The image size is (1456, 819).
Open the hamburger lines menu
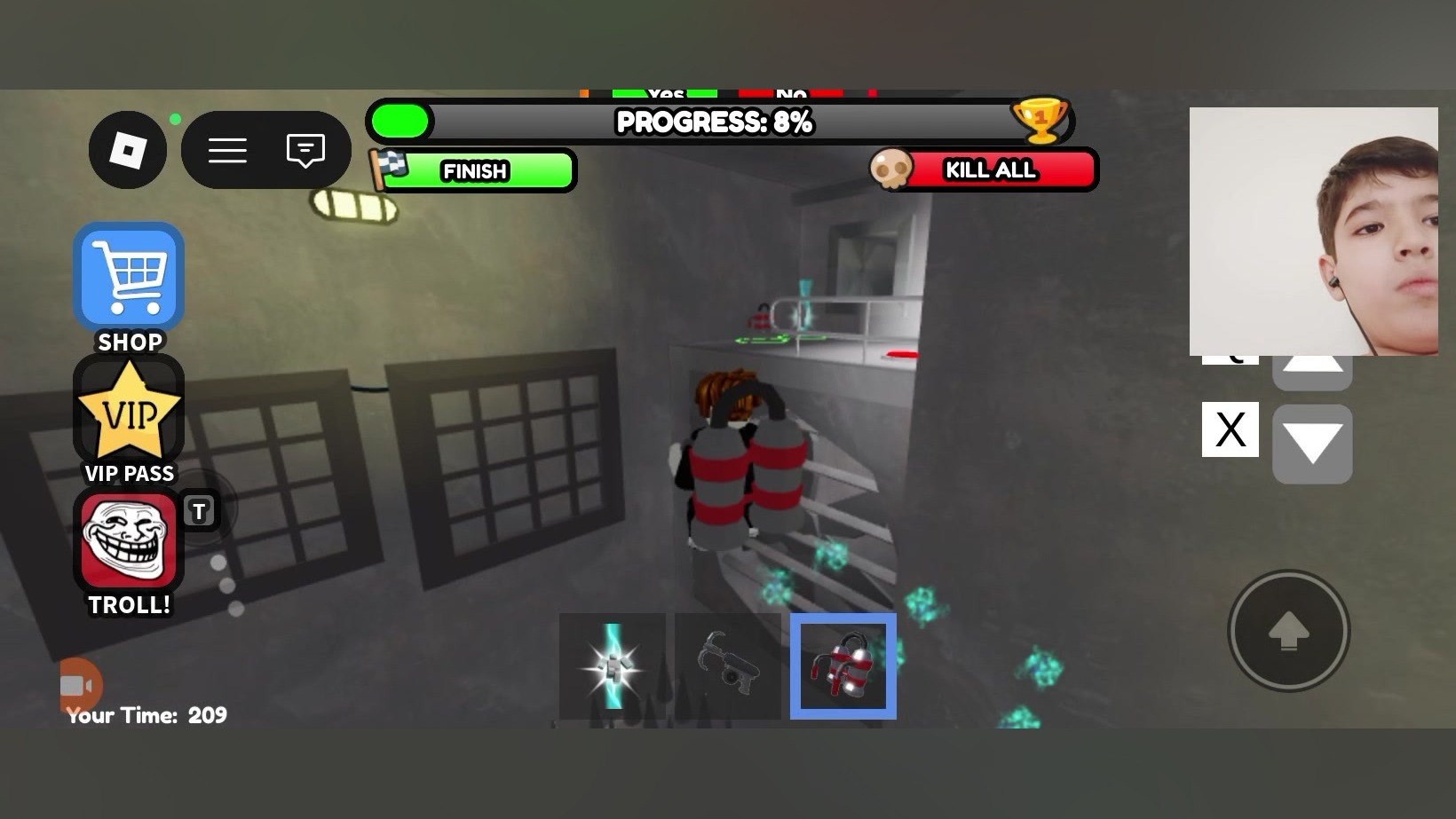click(x=227, y=150)
